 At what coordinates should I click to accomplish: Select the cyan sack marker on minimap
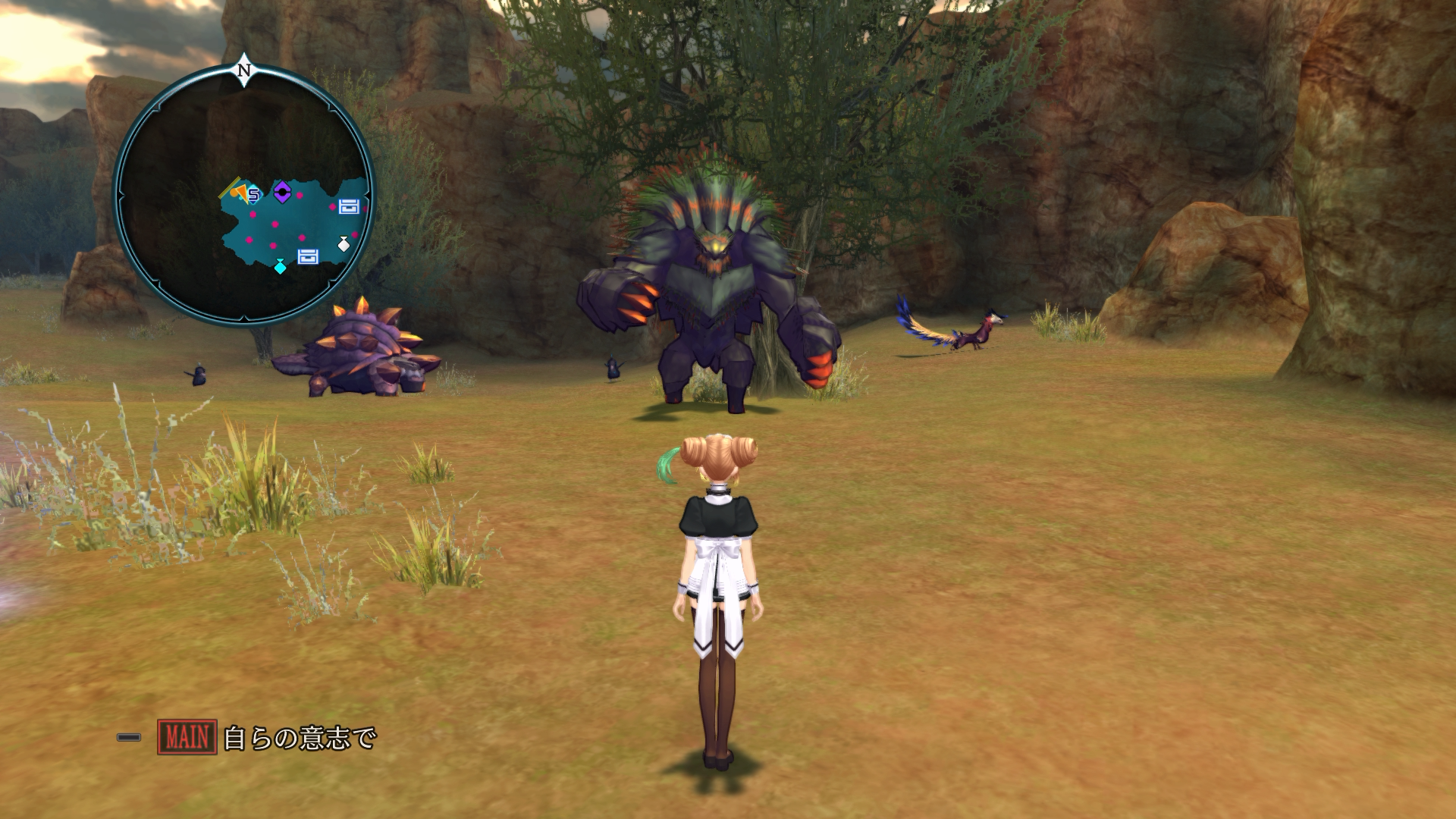pos(281,266)
